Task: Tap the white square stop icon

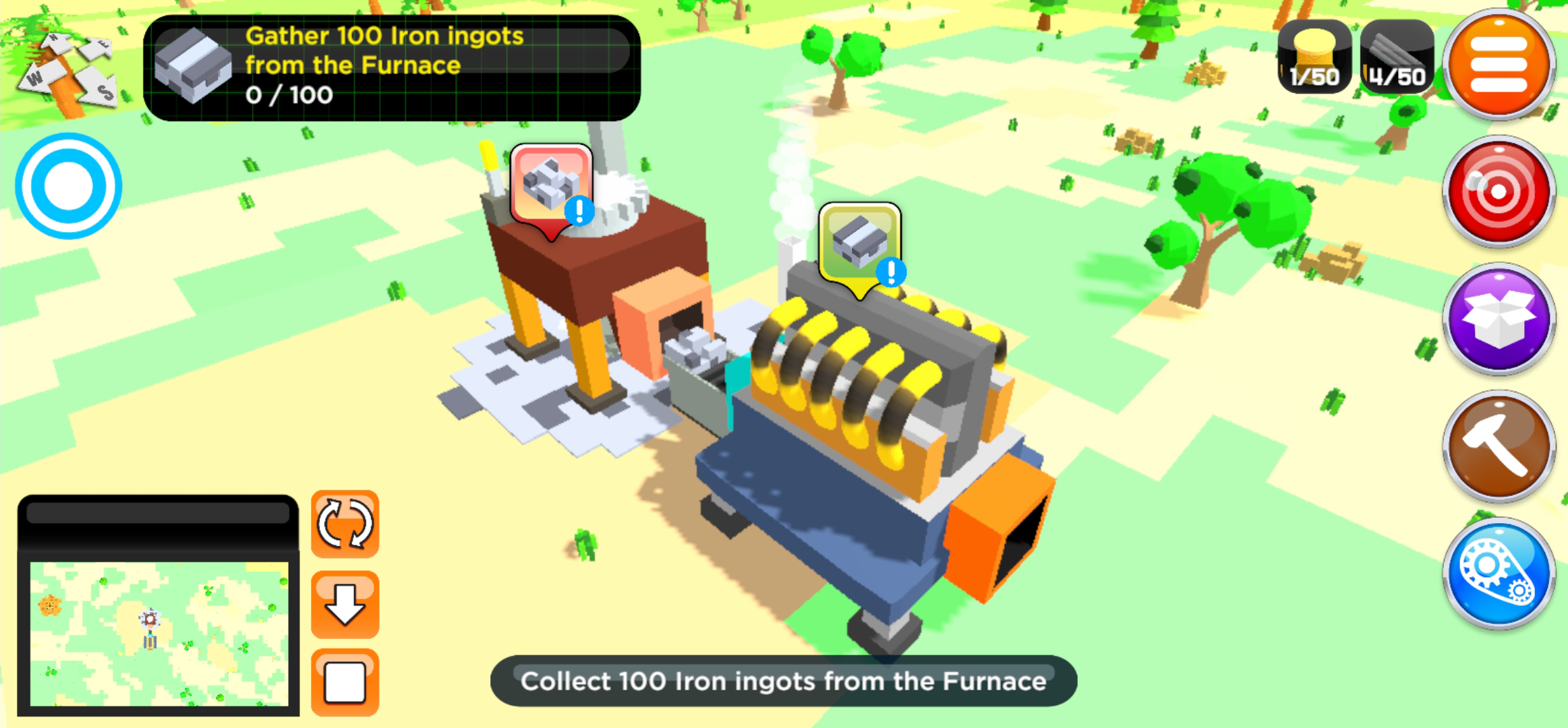Action: (x=345, y=680)
